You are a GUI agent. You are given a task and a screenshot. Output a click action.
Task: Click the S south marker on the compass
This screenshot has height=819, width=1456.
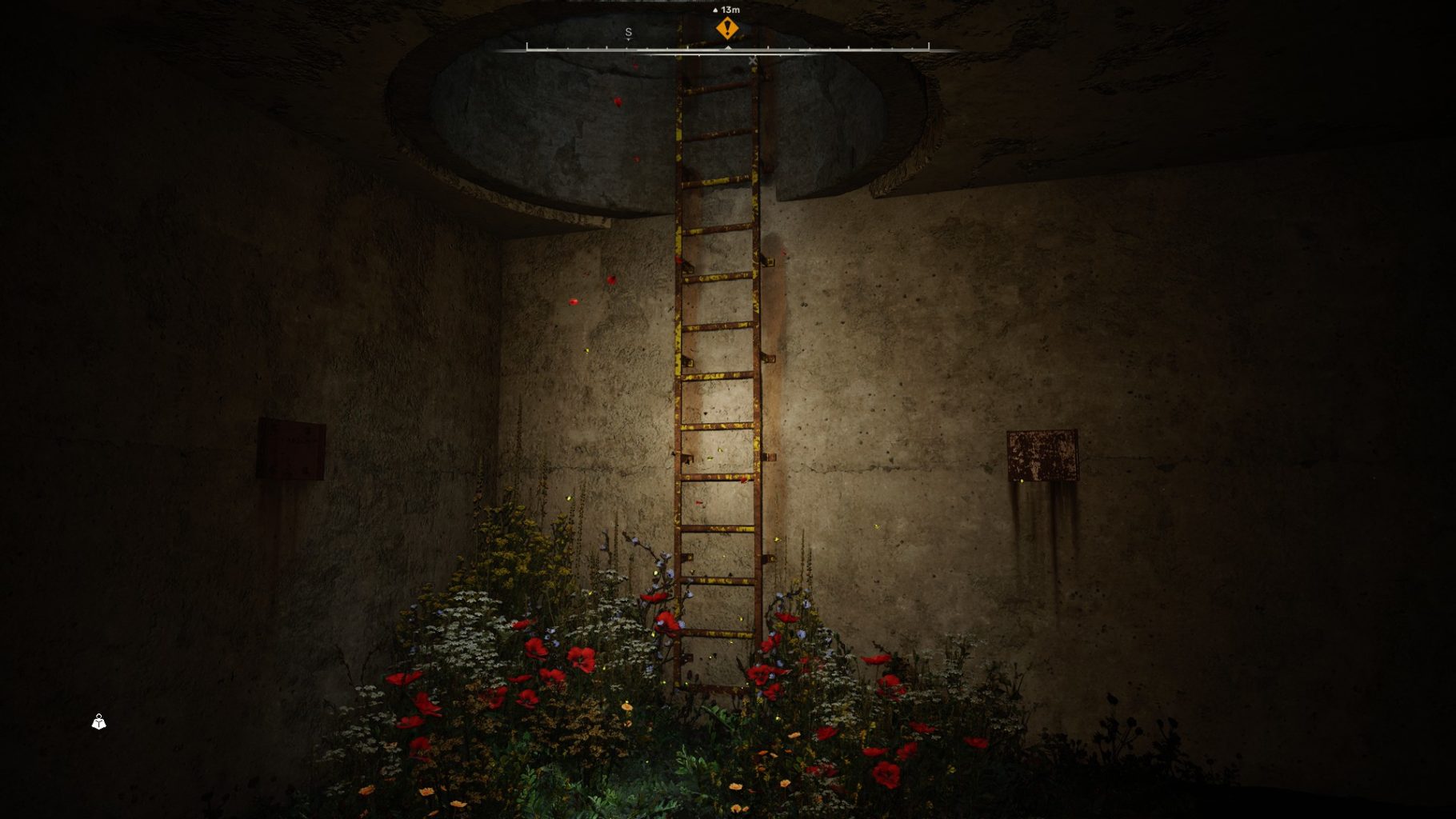(628, 33)
